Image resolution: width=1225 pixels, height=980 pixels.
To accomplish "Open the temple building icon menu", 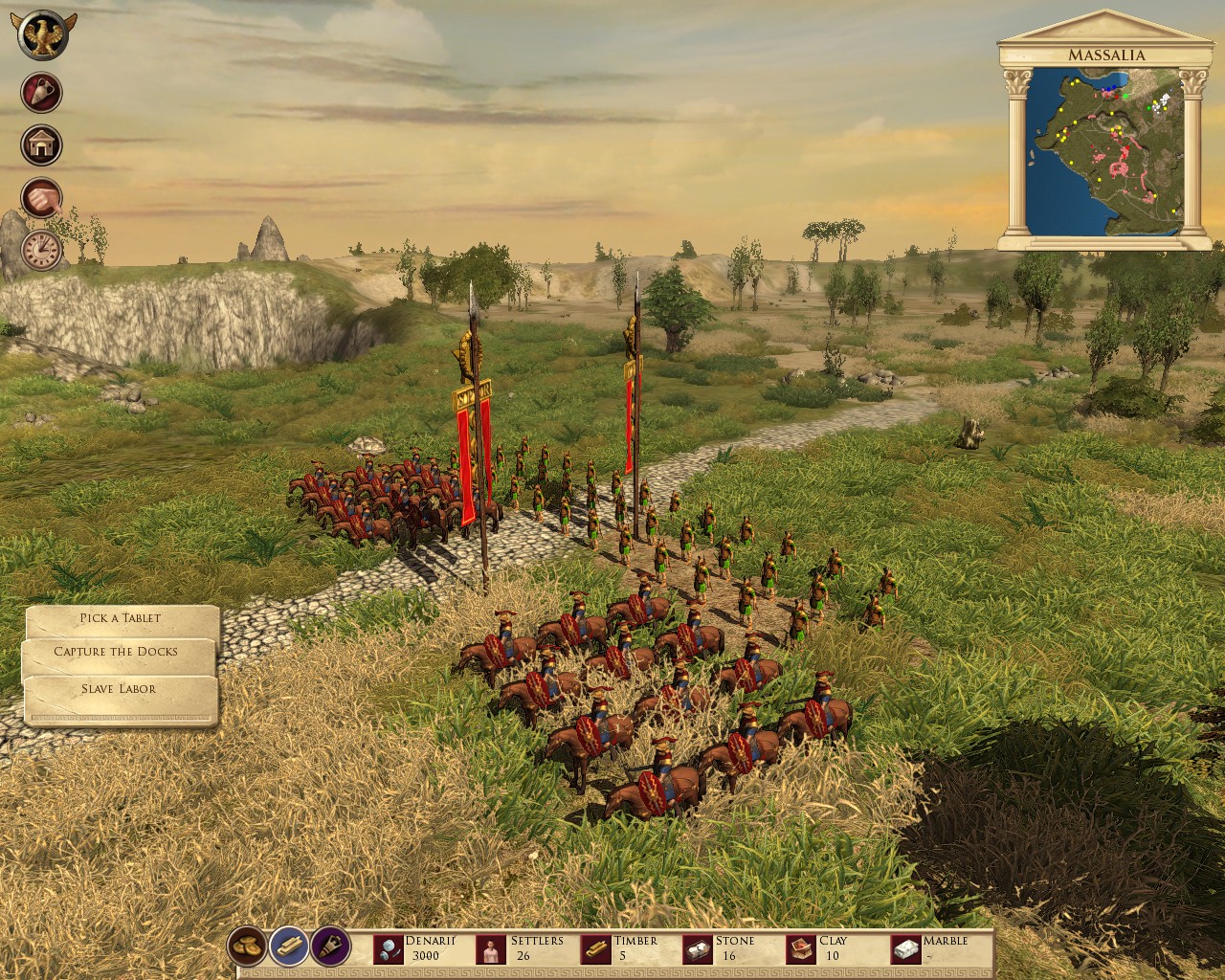I will tap(42, 145).
